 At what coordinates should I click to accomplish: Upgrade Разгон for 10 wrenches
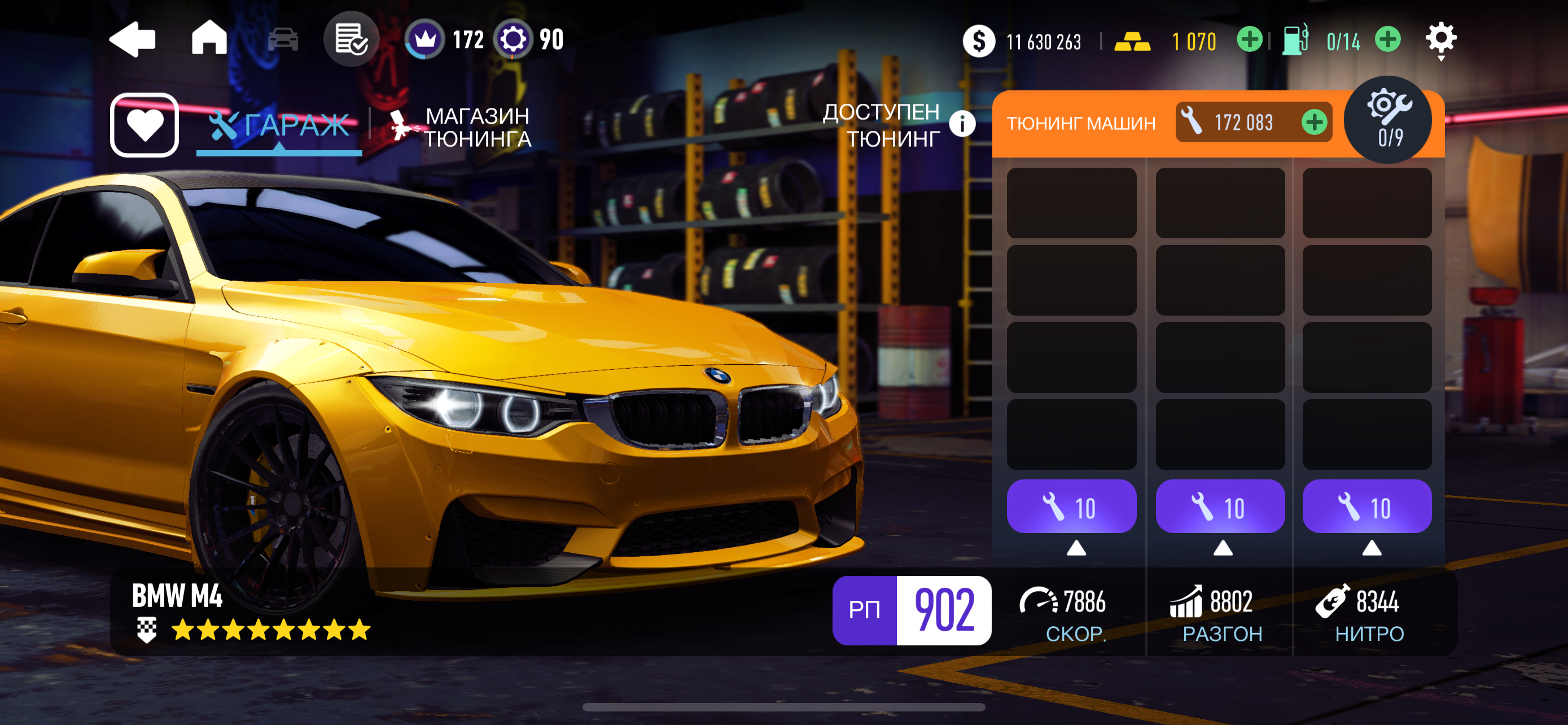[x=1220, y=506]
